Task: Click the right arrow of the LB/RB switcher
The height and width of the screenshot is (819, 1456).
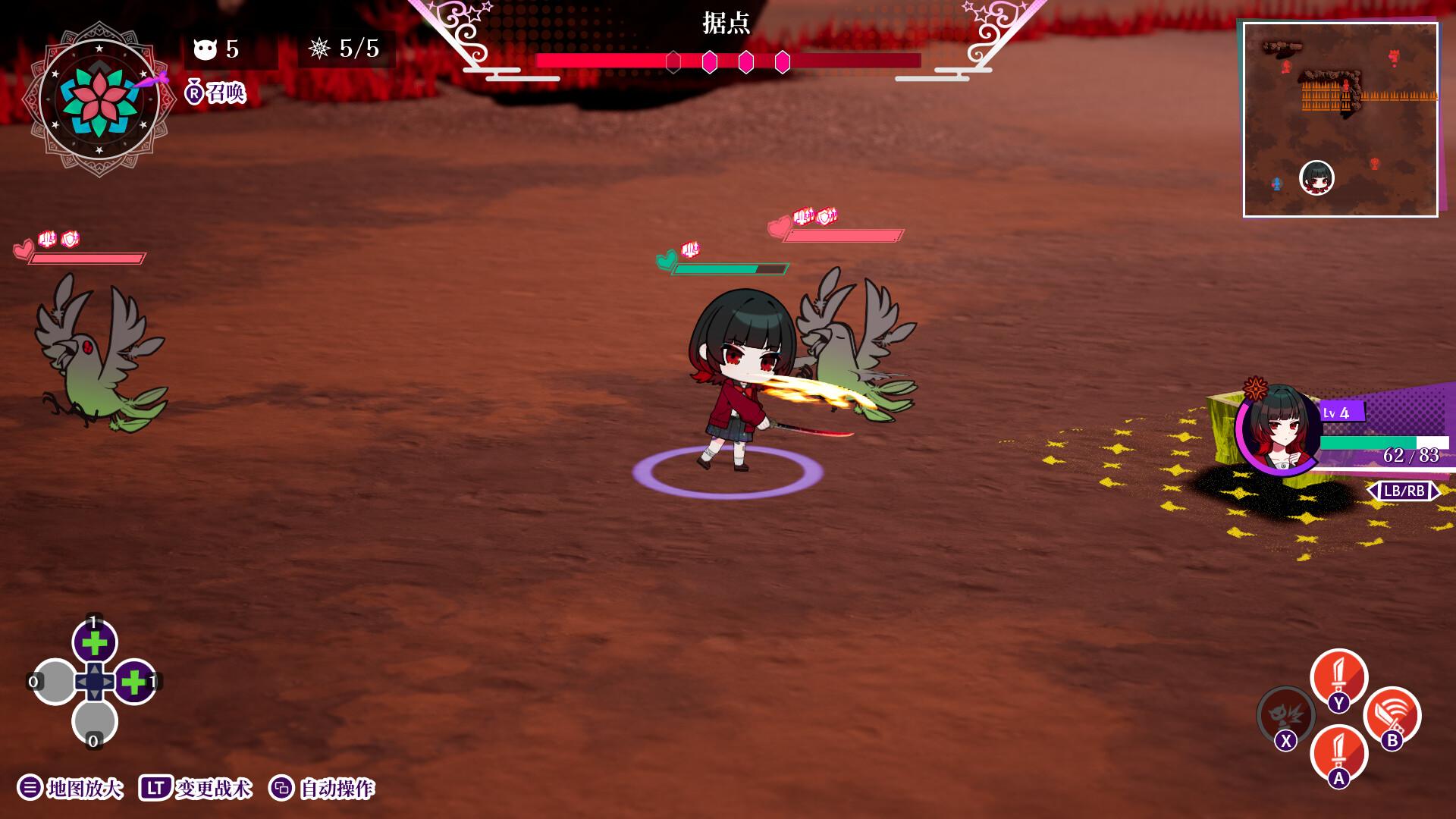Action: [x=1437, y=491]
